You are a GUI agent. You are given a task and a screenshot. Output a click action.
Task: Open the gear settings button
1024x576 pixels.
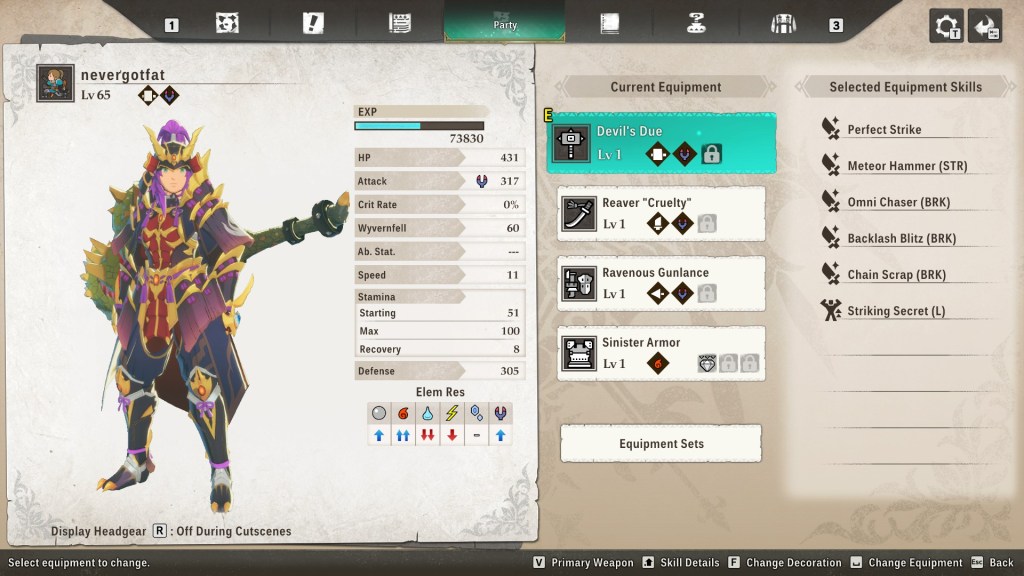946,26
